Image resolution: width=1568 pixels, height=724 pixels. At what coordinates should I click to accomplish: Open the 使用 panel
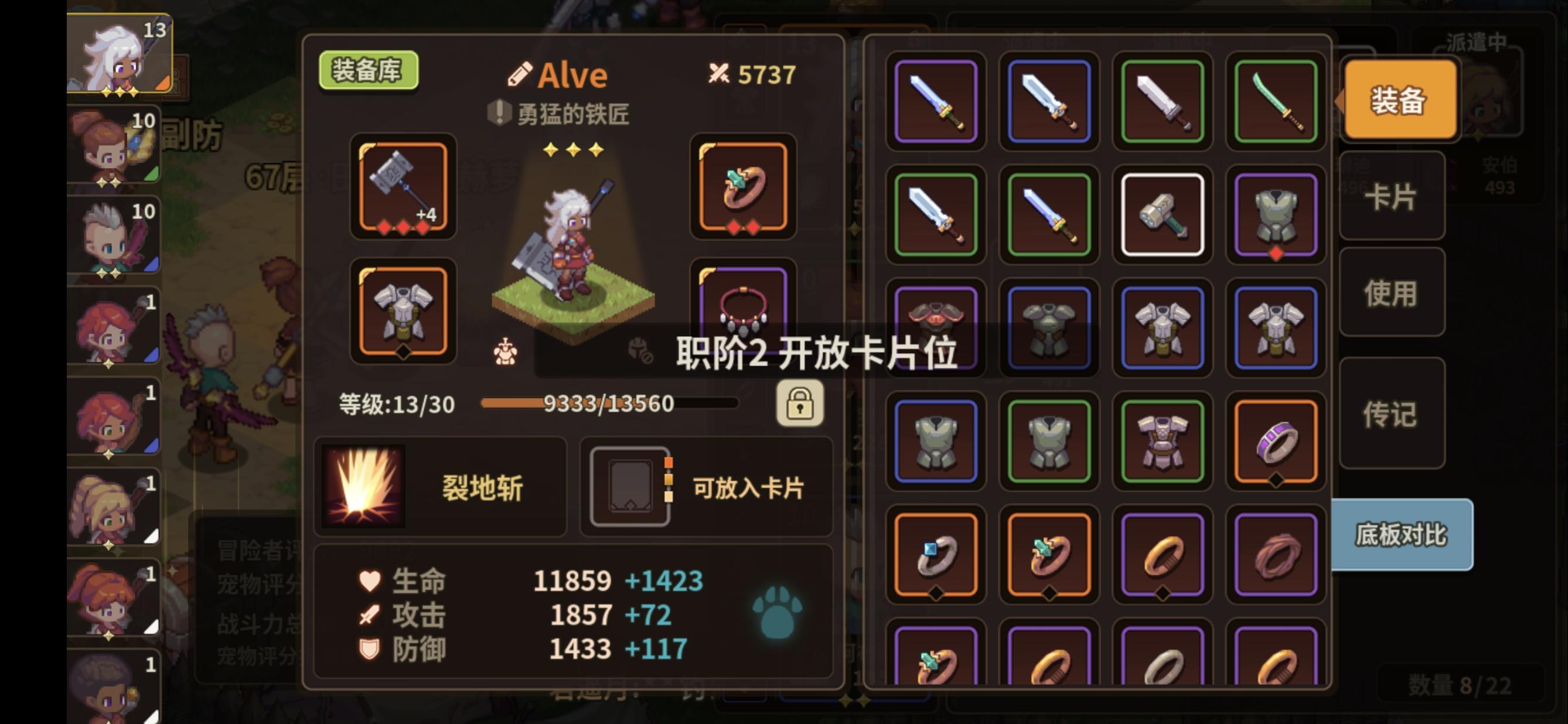coord(1394,292)
